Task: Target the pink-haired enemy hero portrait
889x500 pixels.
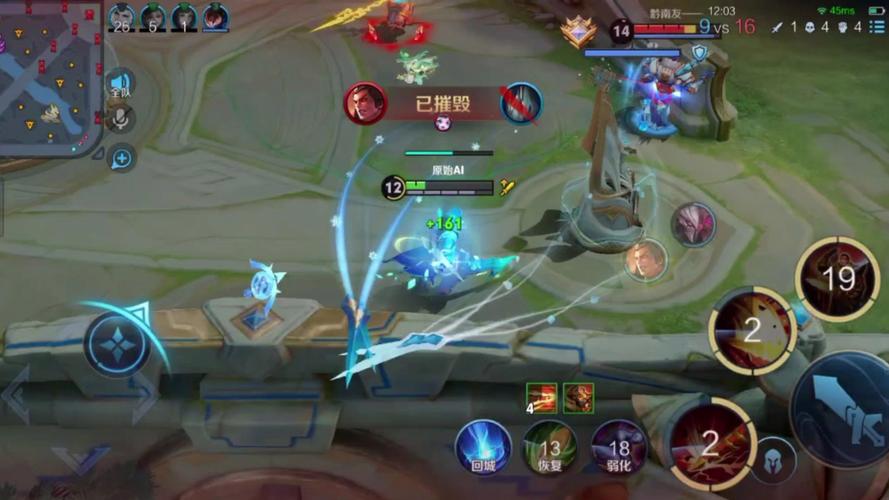Action: pos(693,224)
